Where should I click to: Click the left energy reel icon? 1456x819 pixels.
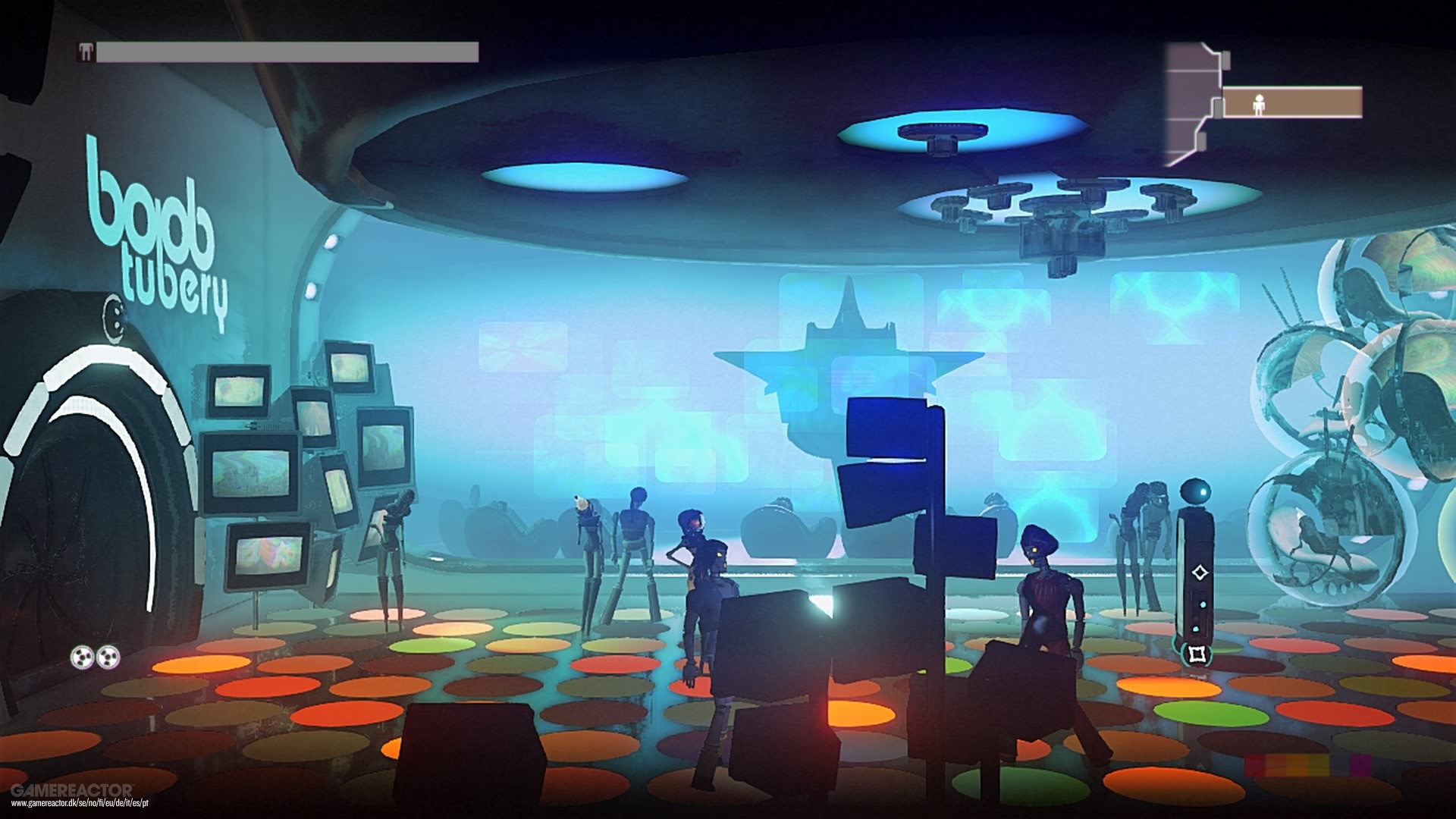82,657
